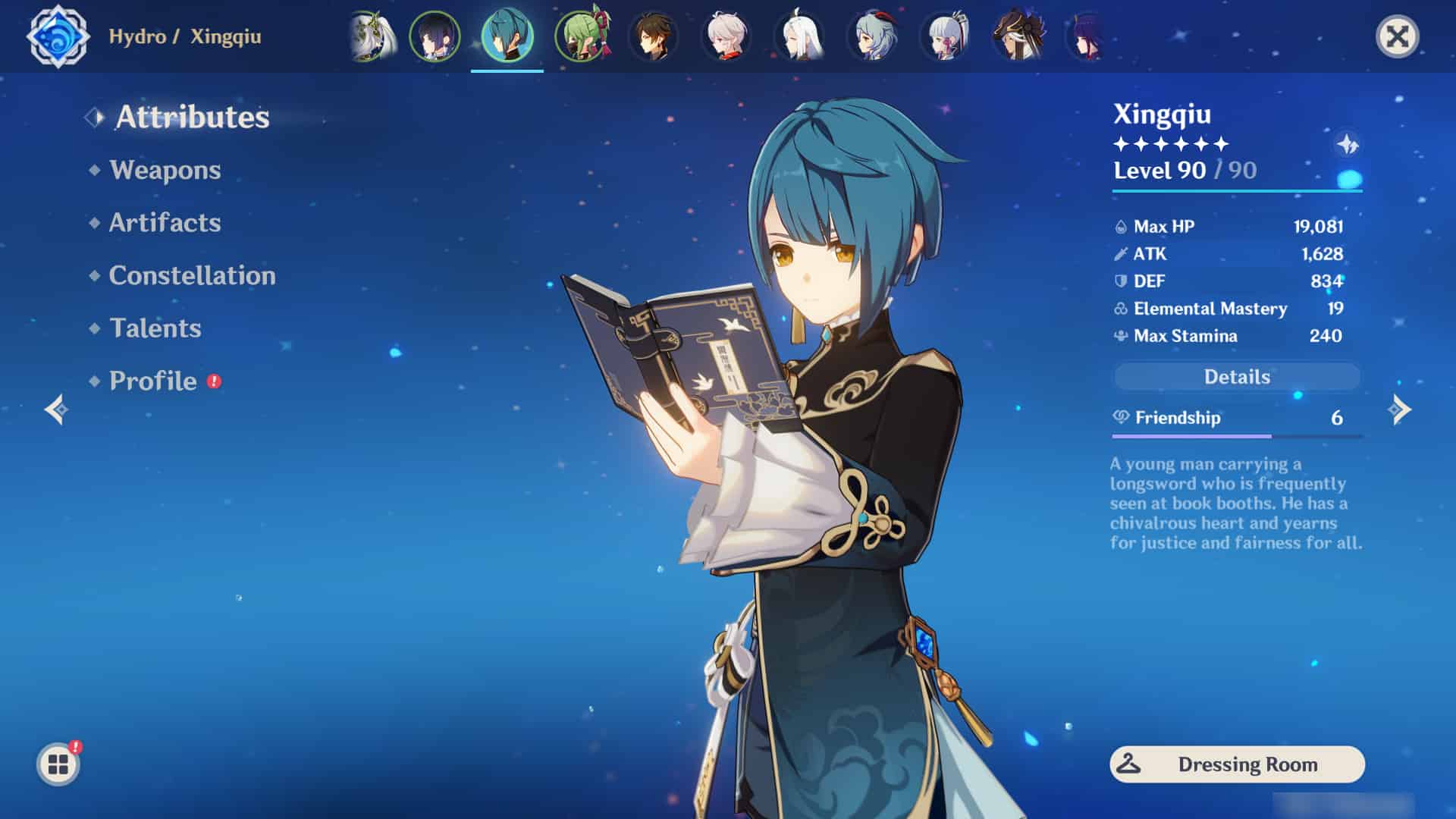View Xingqiu's Constellation page
This screenshot has height=819, width=1456.
[192, 275]
